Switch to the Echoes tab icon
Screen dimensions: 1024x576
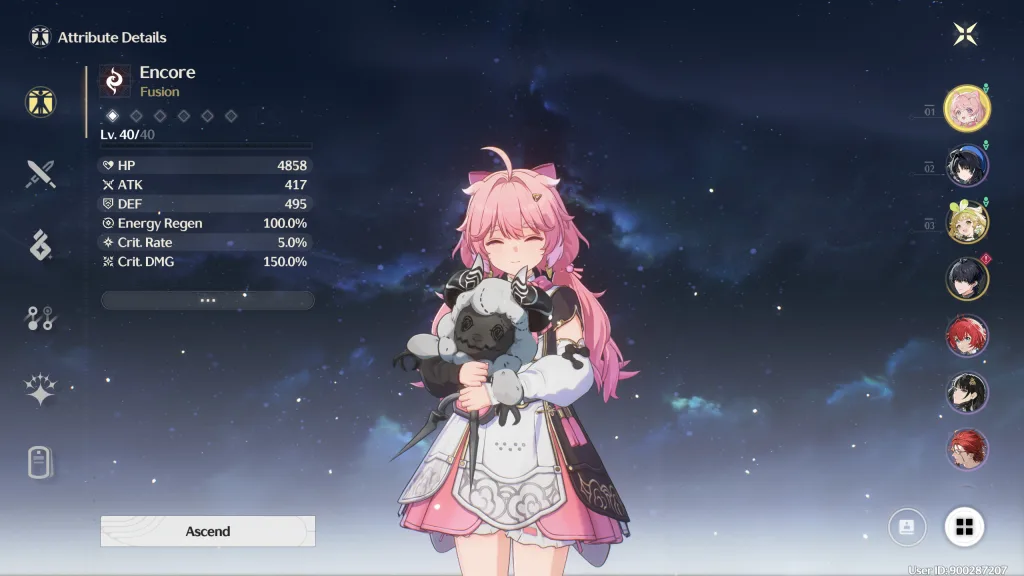41,245
